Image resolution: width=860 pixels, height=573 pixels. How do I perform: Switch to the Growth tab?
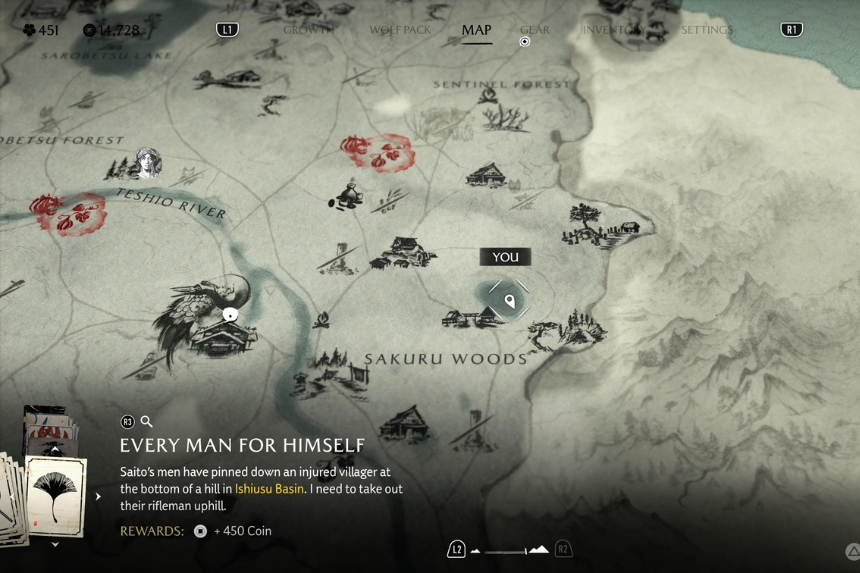306,30
